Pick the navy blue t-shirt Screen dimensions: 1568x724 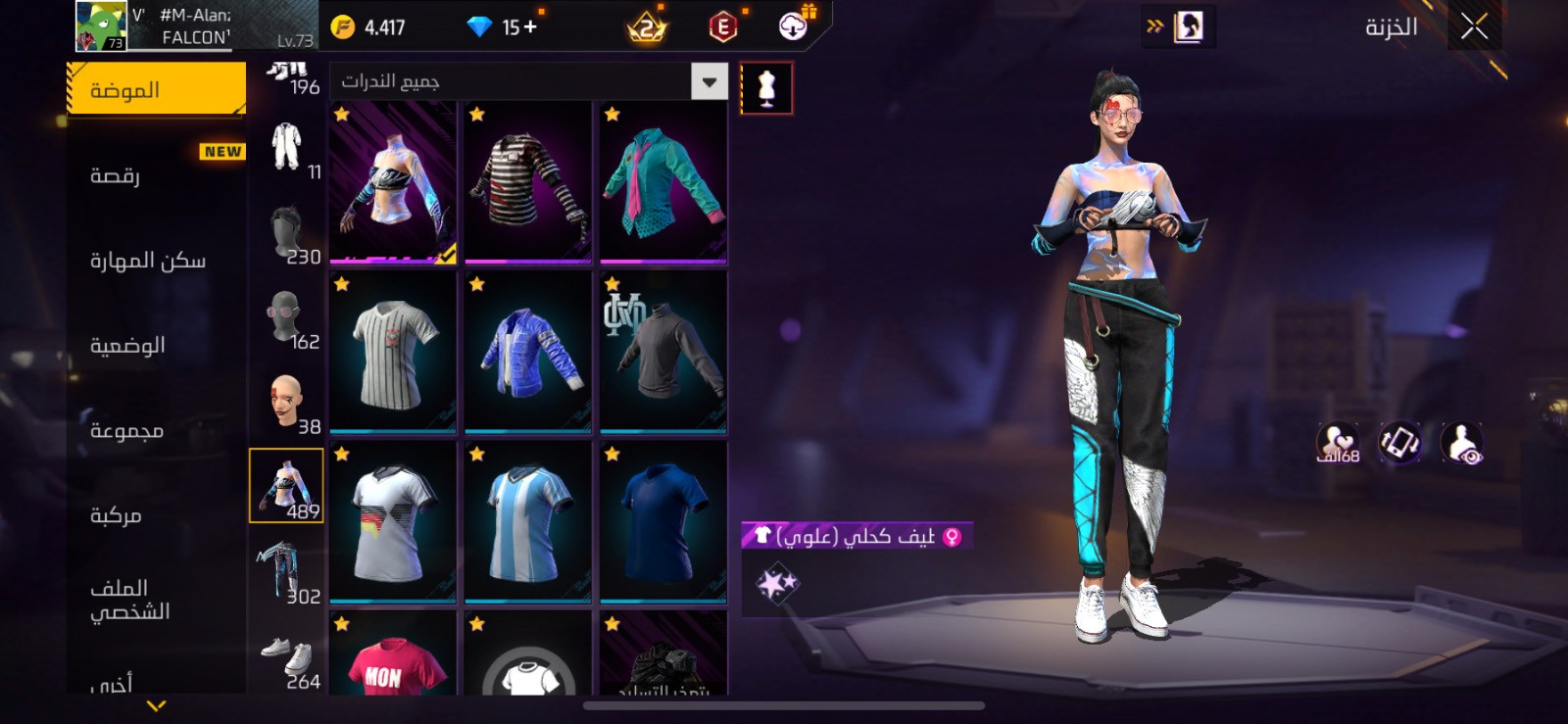pos(662,522)
